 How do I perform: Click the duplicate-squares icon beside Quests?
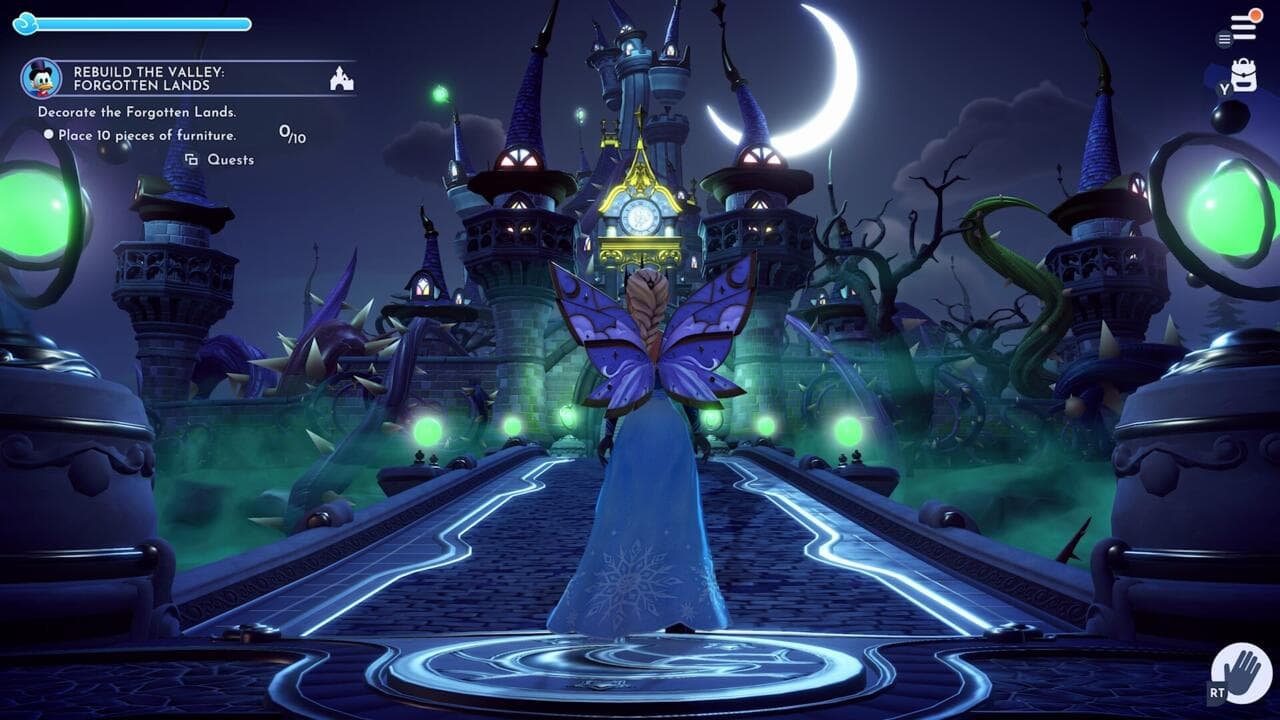point(191,159)
